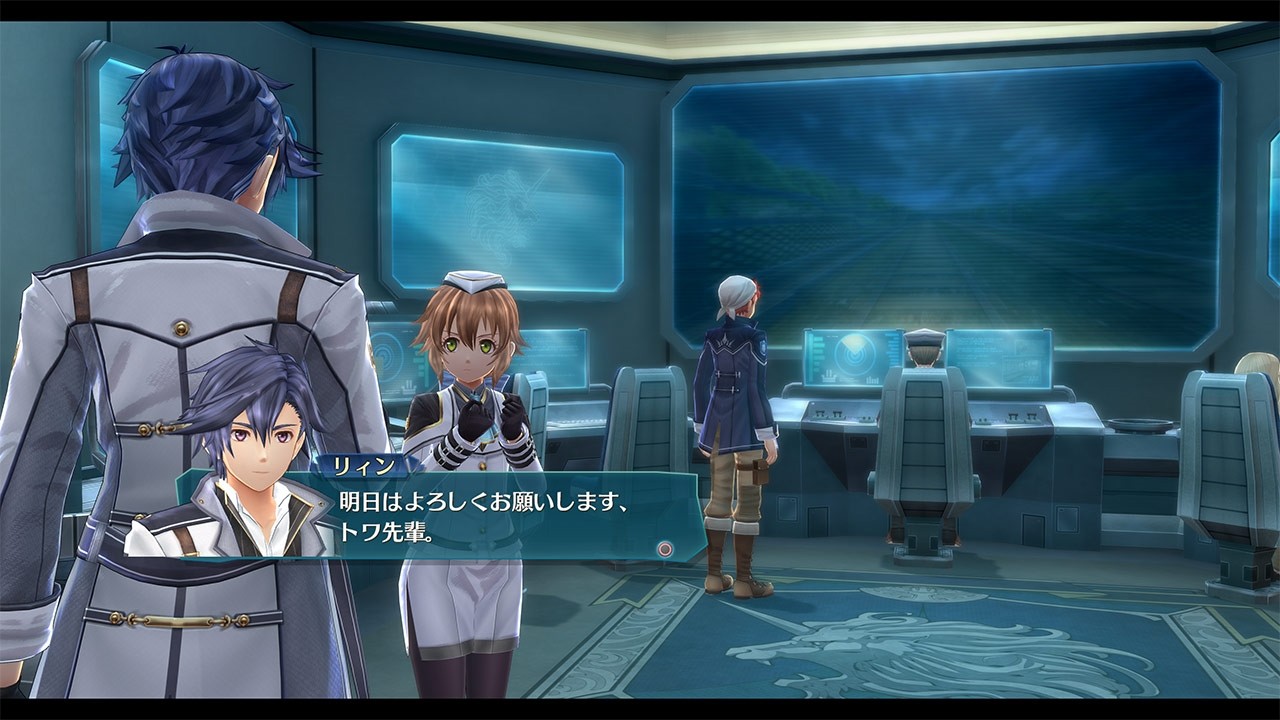Click the circular dialogue advance indicator
Image resolution: width=1280 pixels, height=720 pixels.
pos(663,547)
